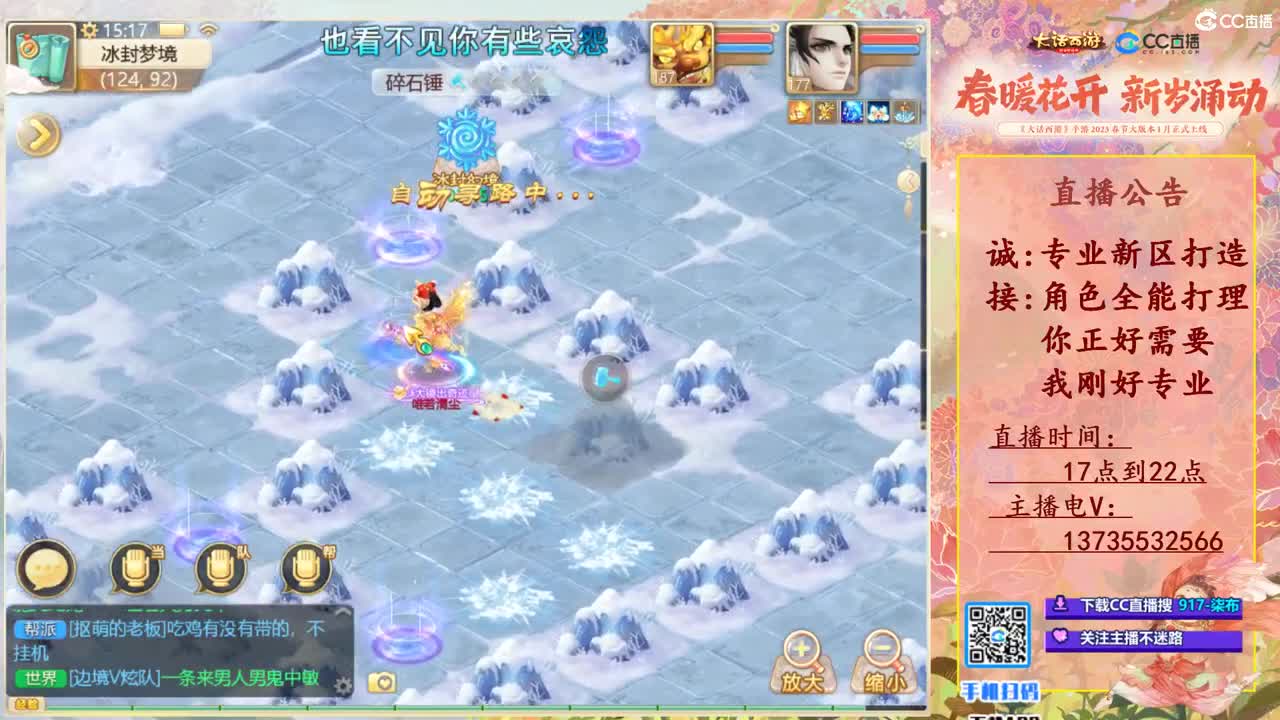Toggle the heart favorite icon near zoom buttons
Viewport: 1280px width, 720px height.
(384, 684)
